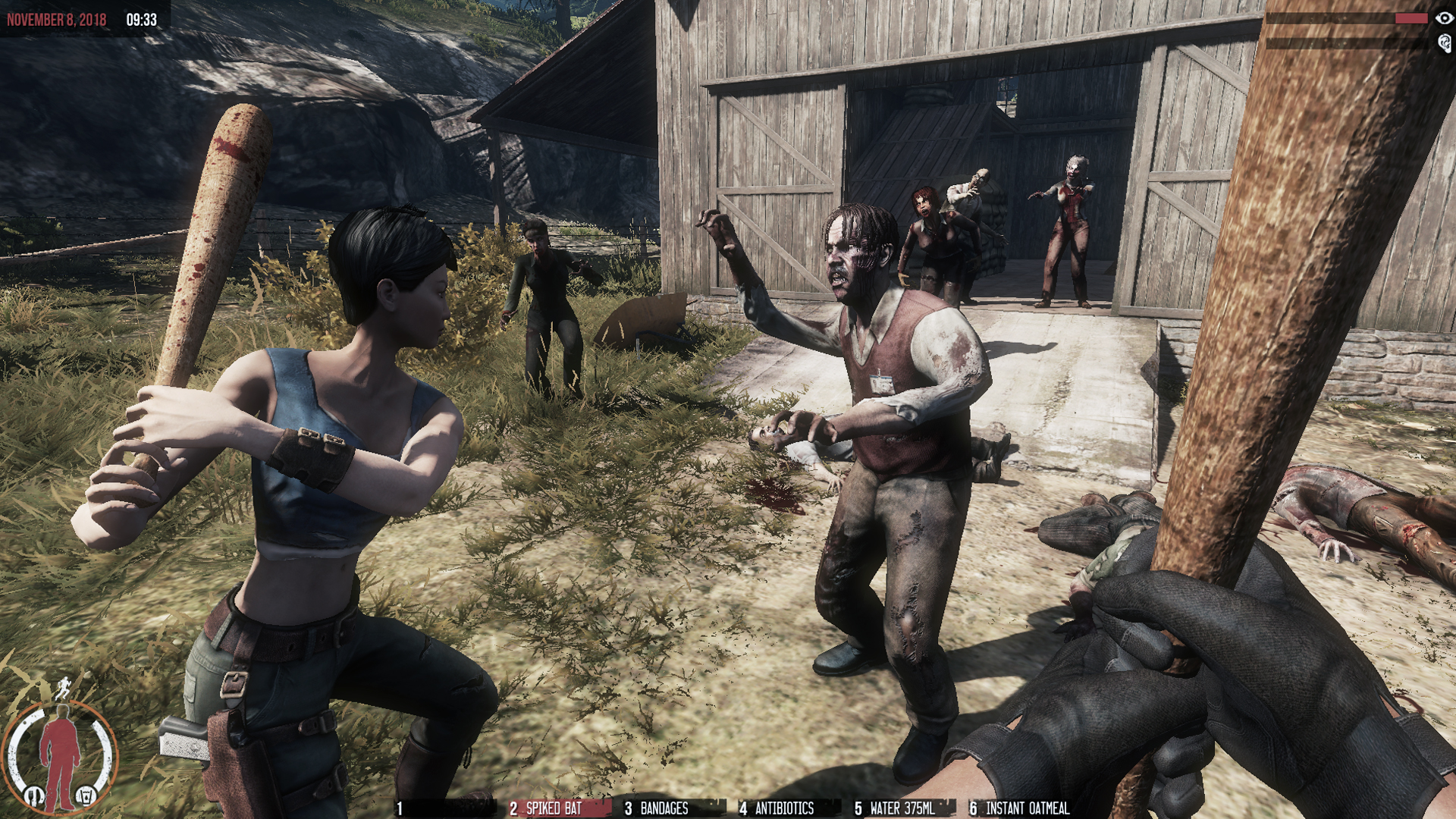This screenshot has width=1456, height=819.
Task: Click the thirst glass icon on status circle
Action: coord(86,795)
